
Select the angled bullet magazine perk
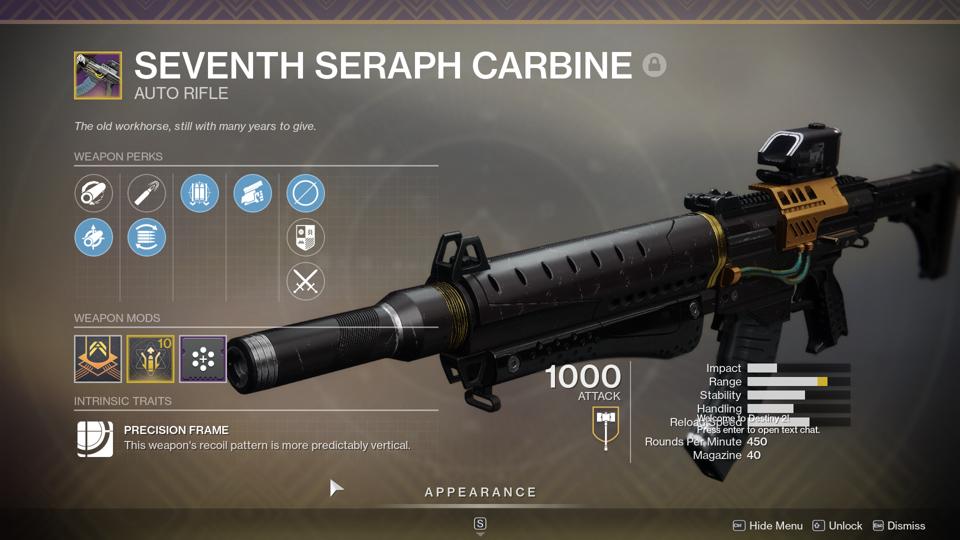click(x=147, y=193)
